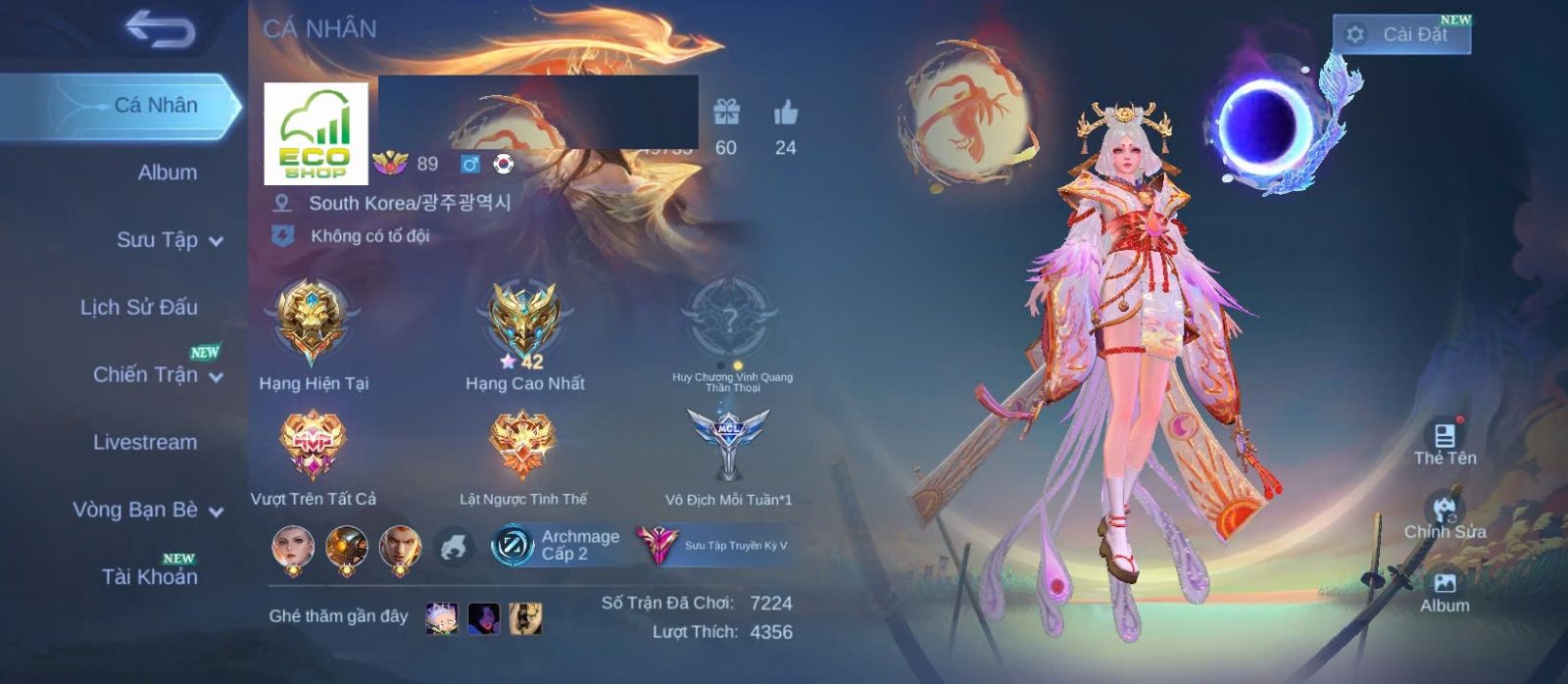This screenshot has height=684, width=1568.
Task: Open the Thẻ Tên name card button
Action: pyautogui.click(x=1444, y=443)
